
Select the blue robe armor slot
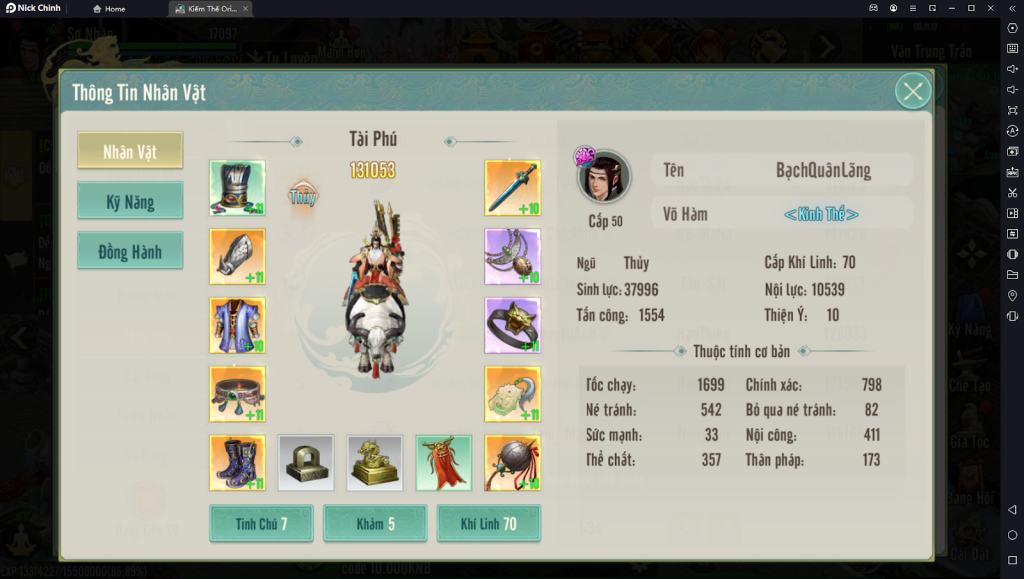(237, 325)
